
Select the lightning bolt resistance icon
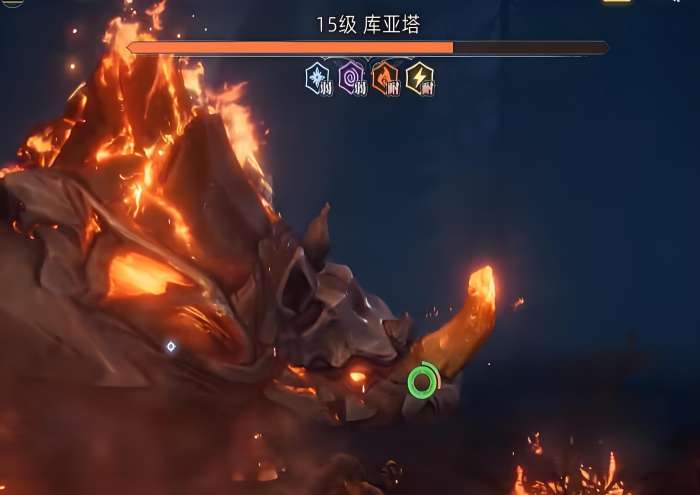click(x=419, y=77)
